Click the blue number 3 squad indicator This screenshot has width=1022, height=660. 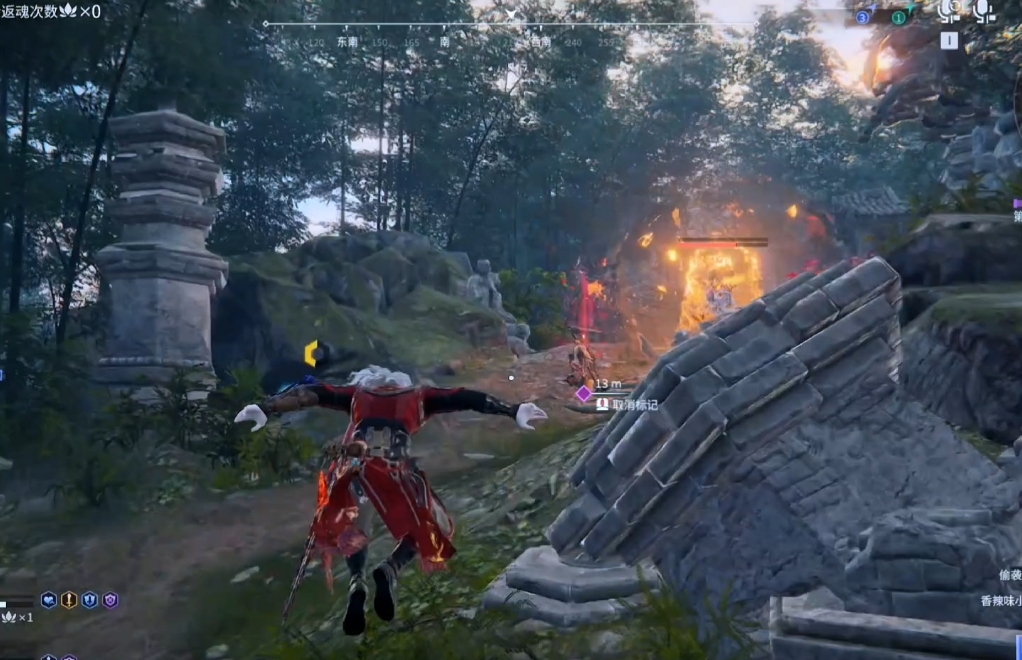point(863,17)
